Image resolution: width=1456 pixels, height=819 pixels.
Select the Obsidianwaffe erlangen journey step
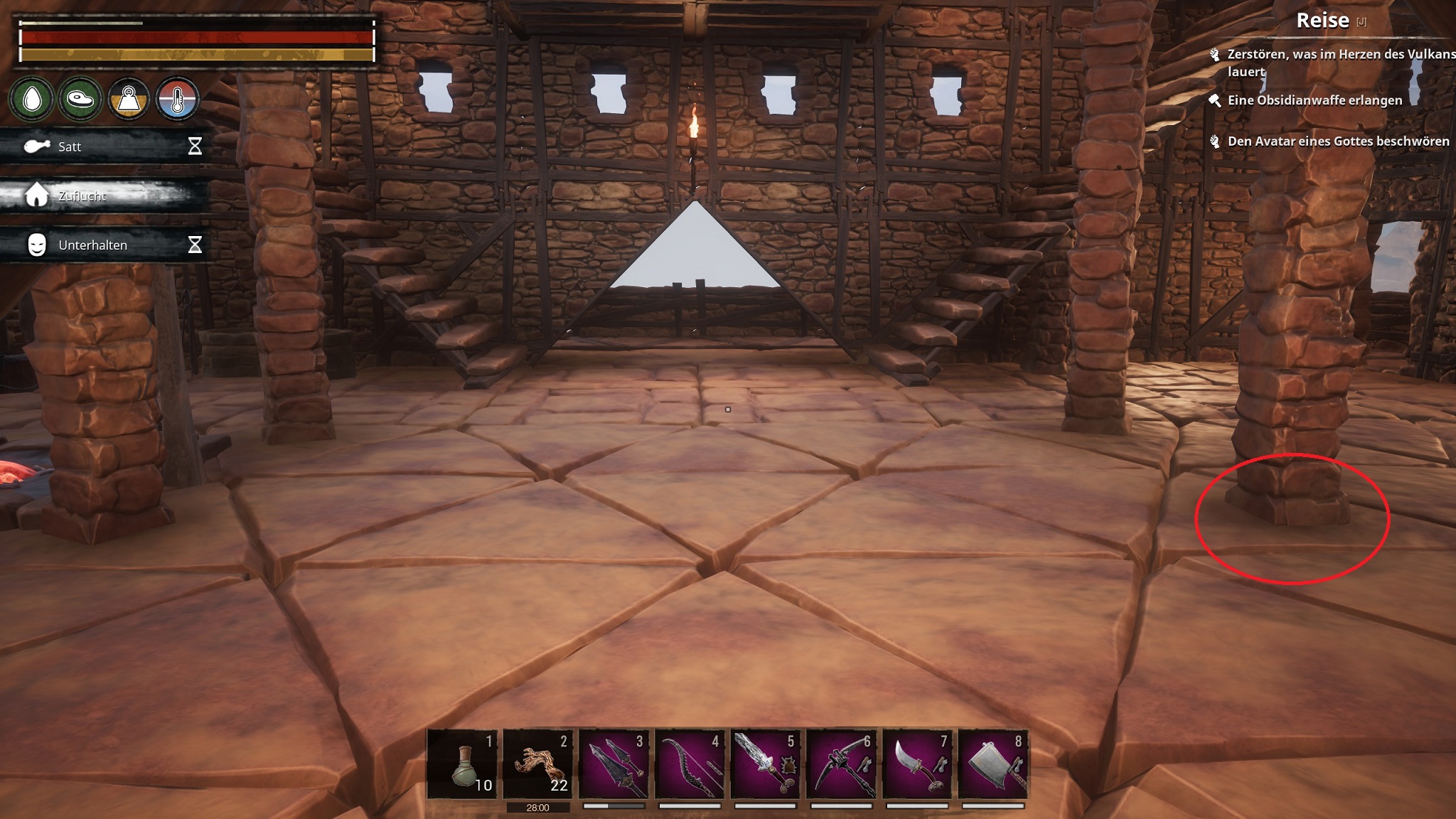(x=1315, y=100)
